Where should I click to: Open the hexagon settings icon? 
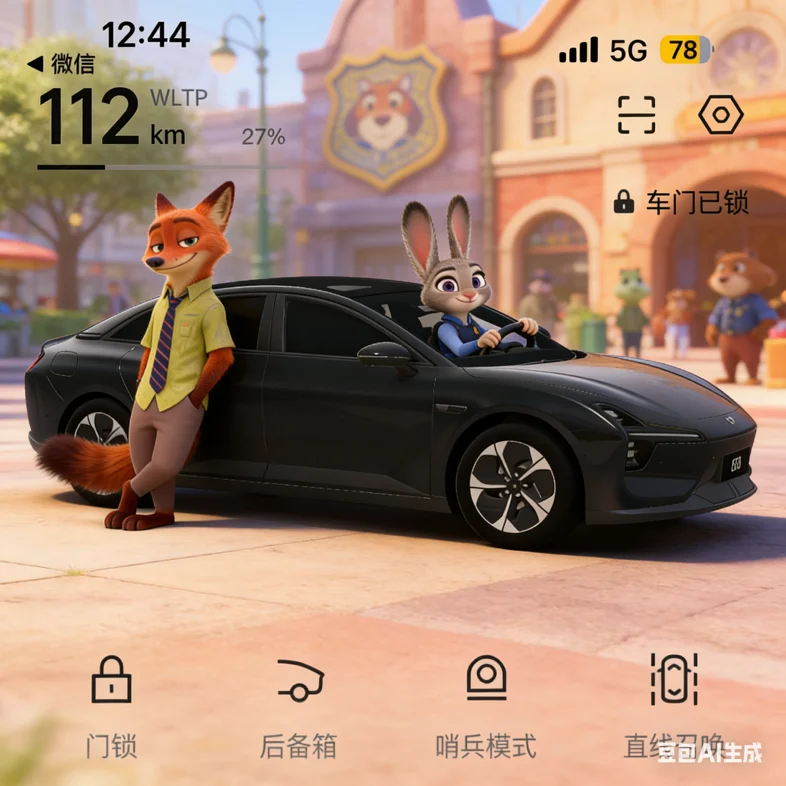click(x=720, y=116)
